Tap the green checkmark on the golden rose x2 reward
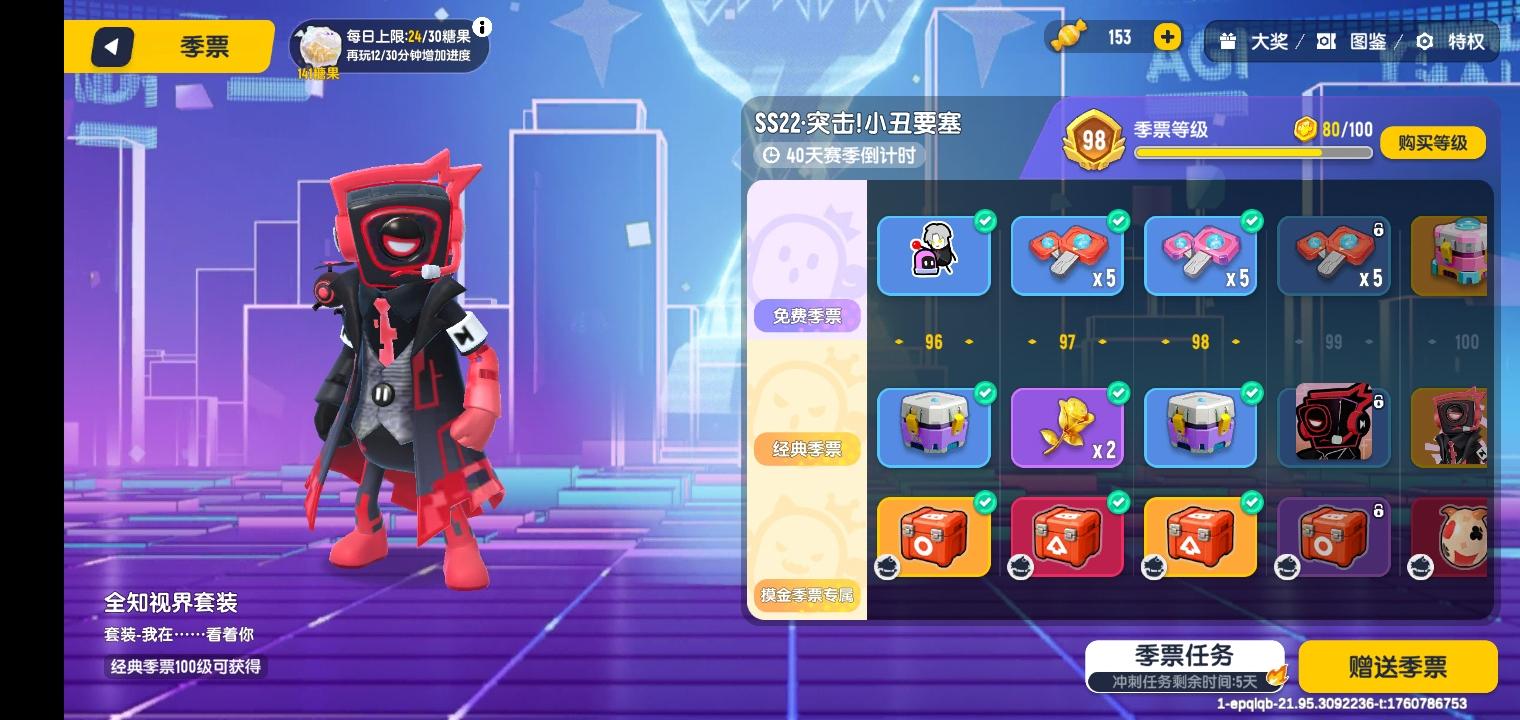The width and height of the screenshot is (1520, 720). (1118, 393)
